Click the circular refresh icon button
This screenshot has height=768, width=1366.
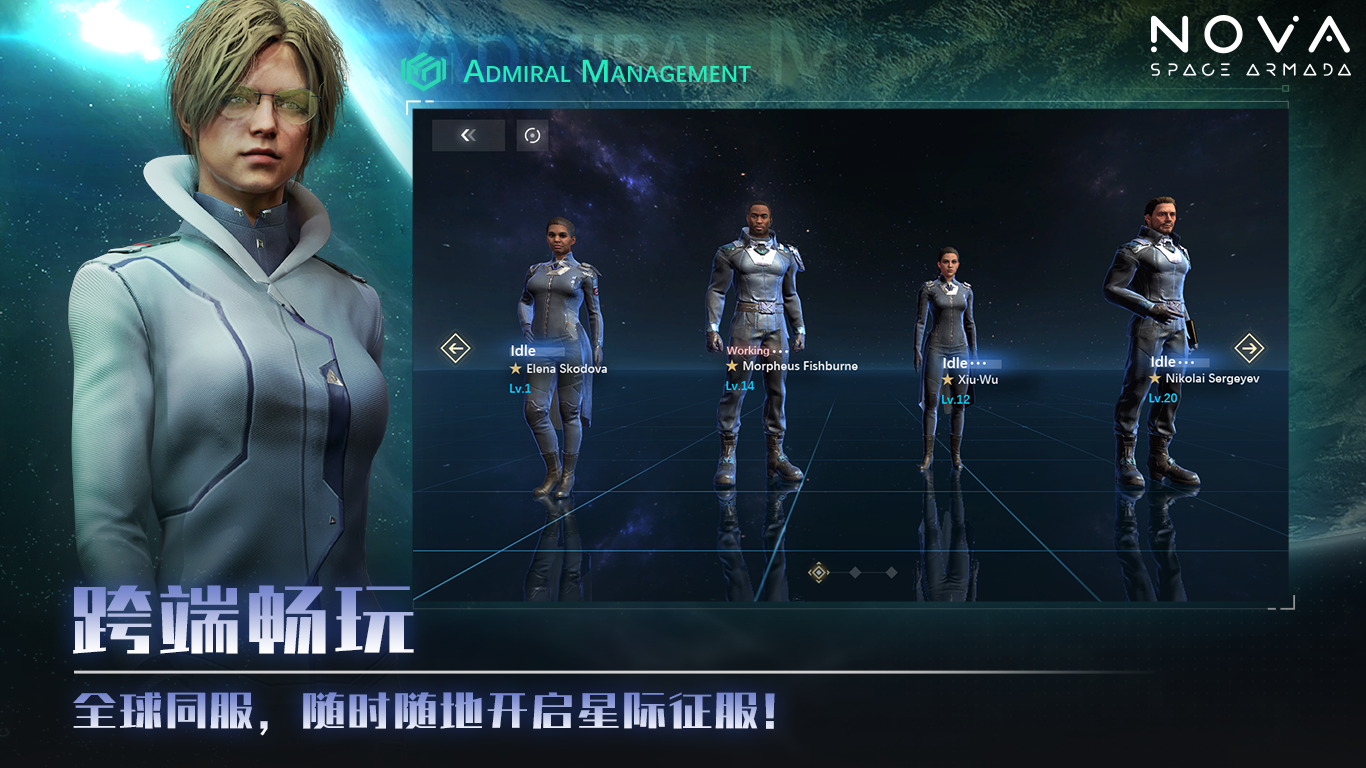tap(532, 136)
